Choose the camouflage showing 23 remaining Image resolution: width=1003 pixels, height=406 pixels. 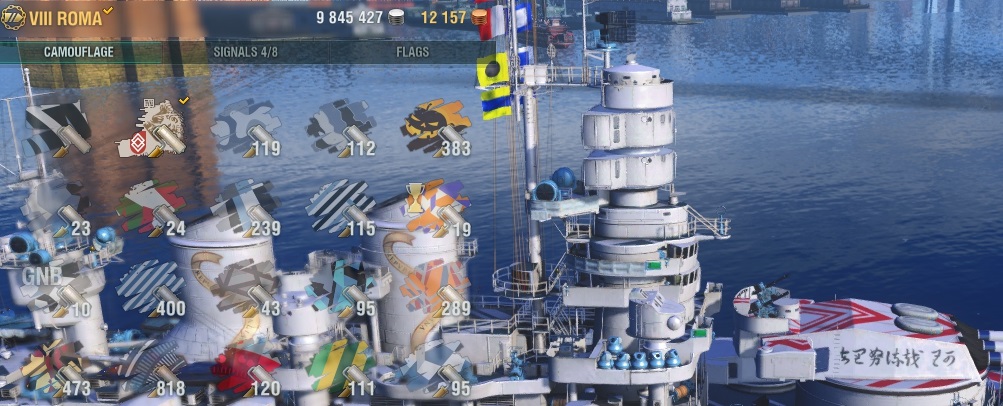57,208
